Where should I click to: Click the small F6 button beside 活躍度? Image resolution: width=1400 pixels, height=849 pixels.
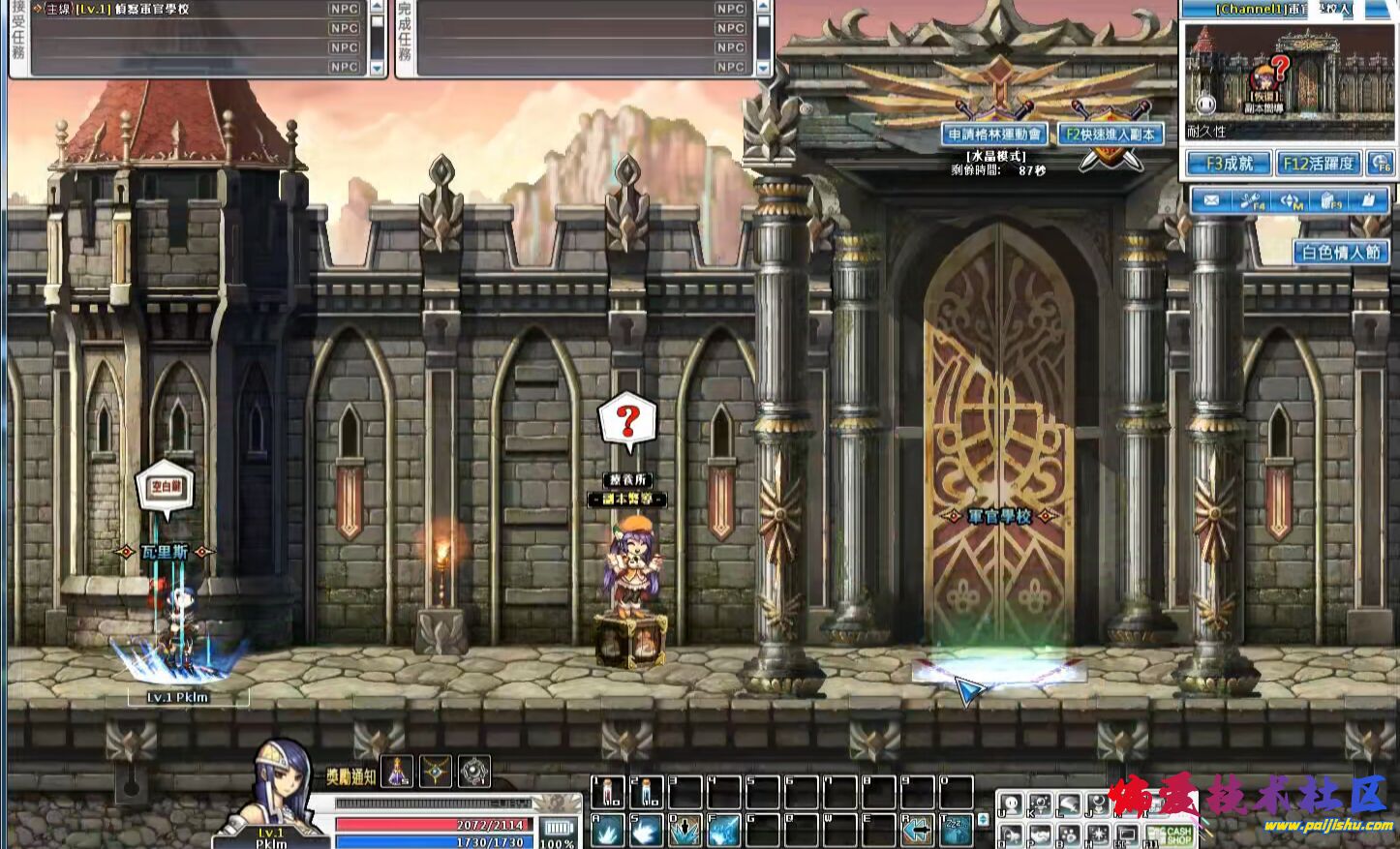[x=1381, y=164]
